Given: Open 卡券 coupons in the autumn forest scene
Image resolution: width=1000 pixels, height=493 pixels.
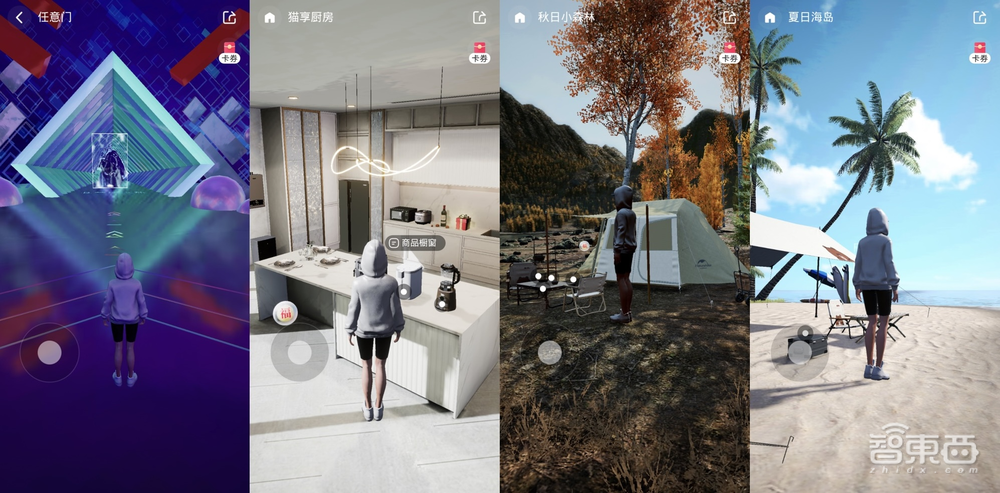Looking at the screenshot, I should tap(729, 52).
